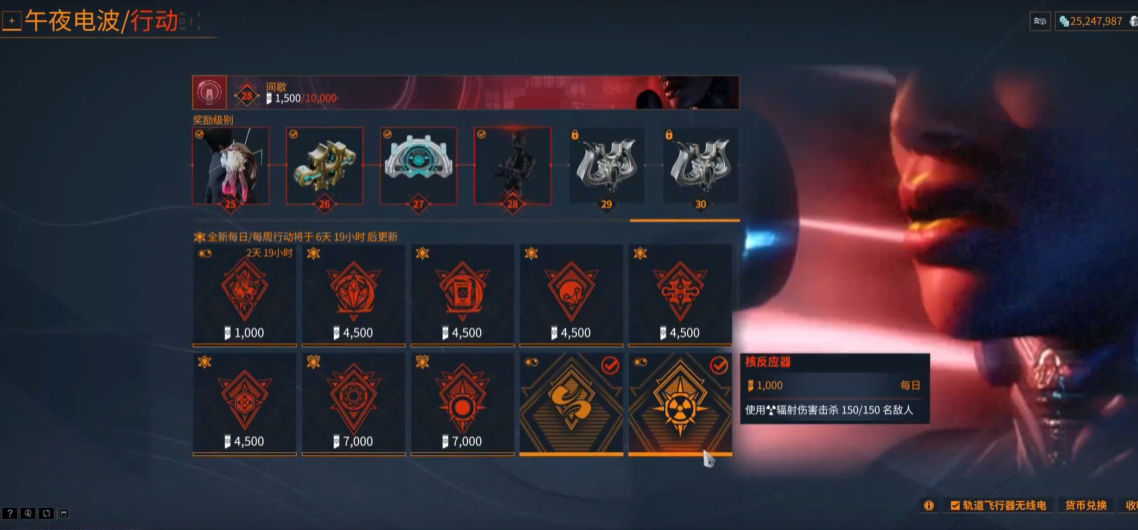Open the skull emblem 4,500 act
1138x530 pixels.
(x=571, y=295)
